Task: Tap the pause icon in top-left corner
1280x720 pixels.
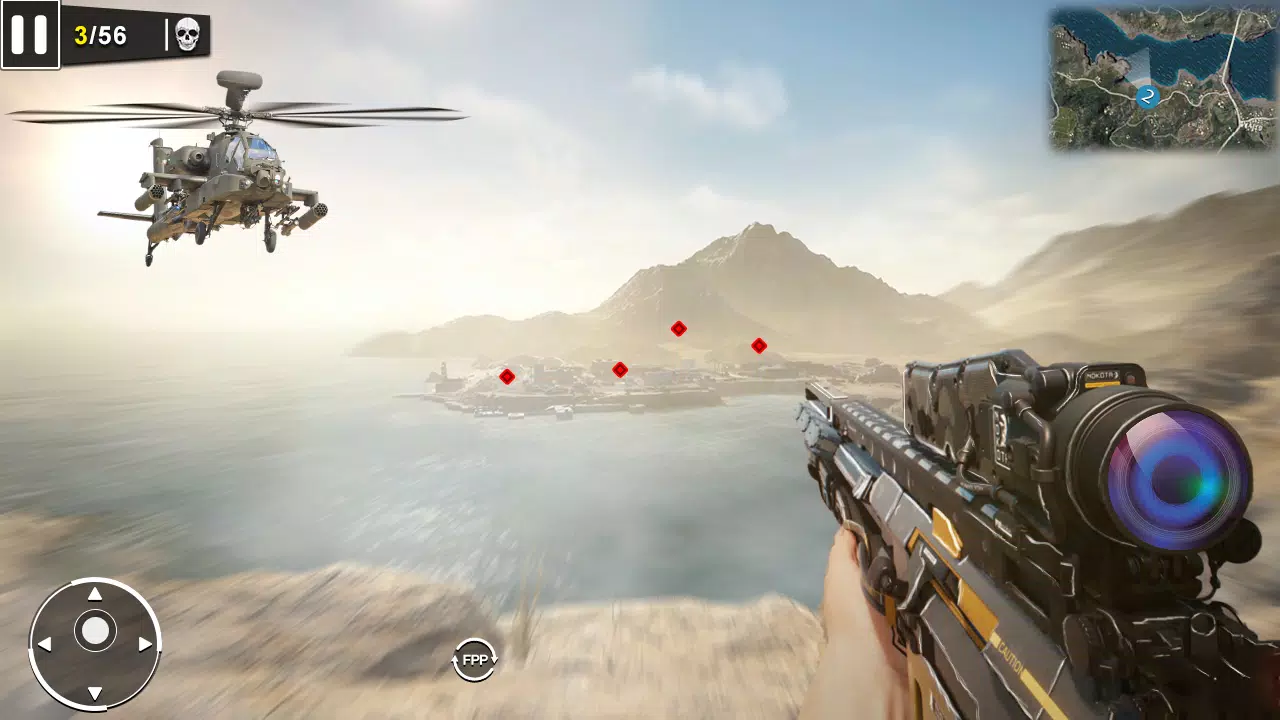Action: tap(30, 35)
